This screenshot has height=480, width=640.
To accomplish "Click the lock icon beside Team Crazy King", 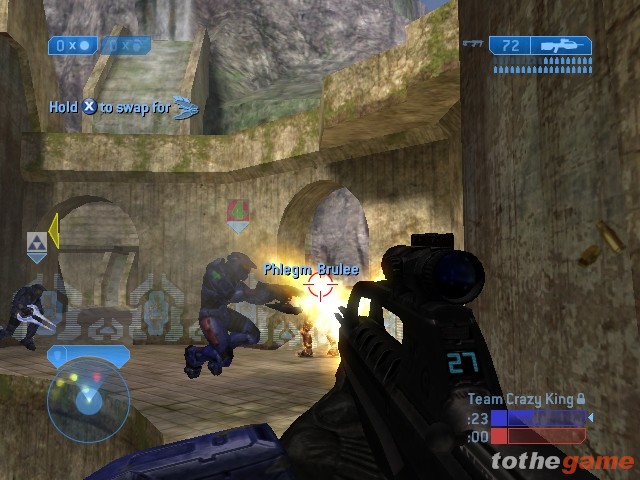I will 581,399.
